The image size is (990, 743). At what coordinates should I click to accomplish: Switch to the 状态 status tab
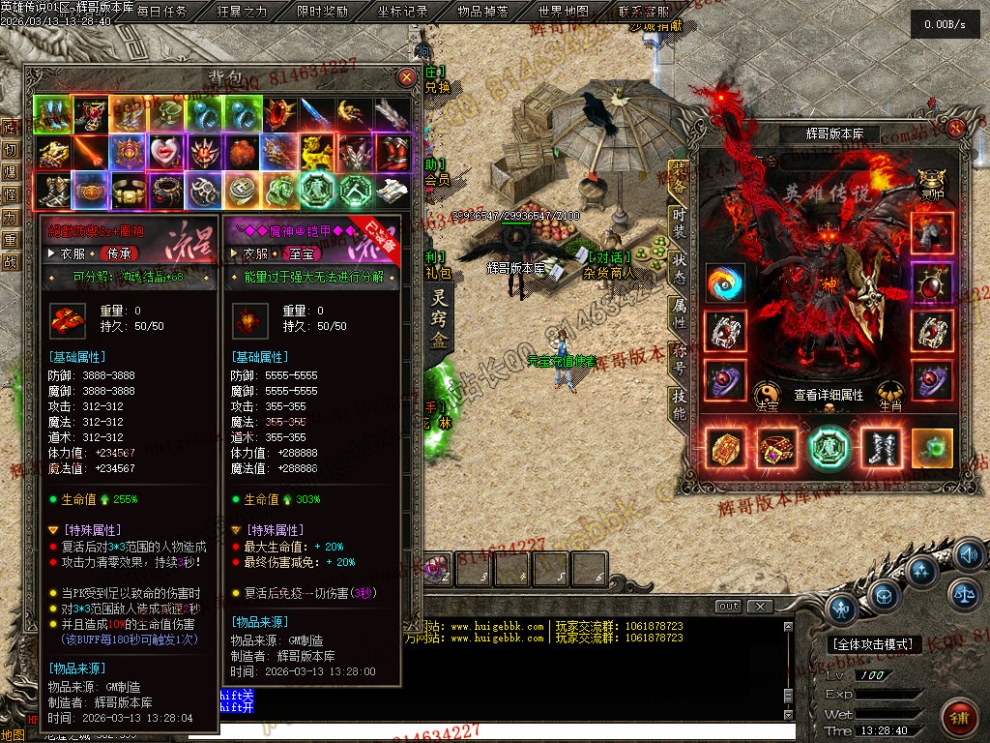pos(679,270)
